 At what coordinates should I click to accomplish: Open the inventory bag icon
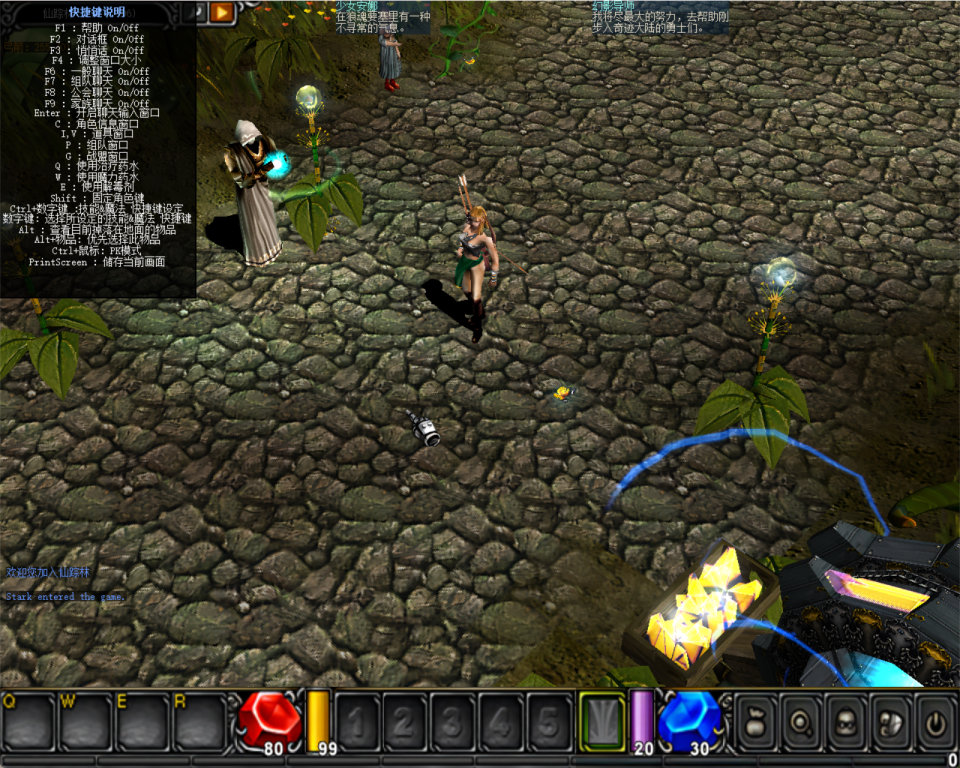click(756, 720)
